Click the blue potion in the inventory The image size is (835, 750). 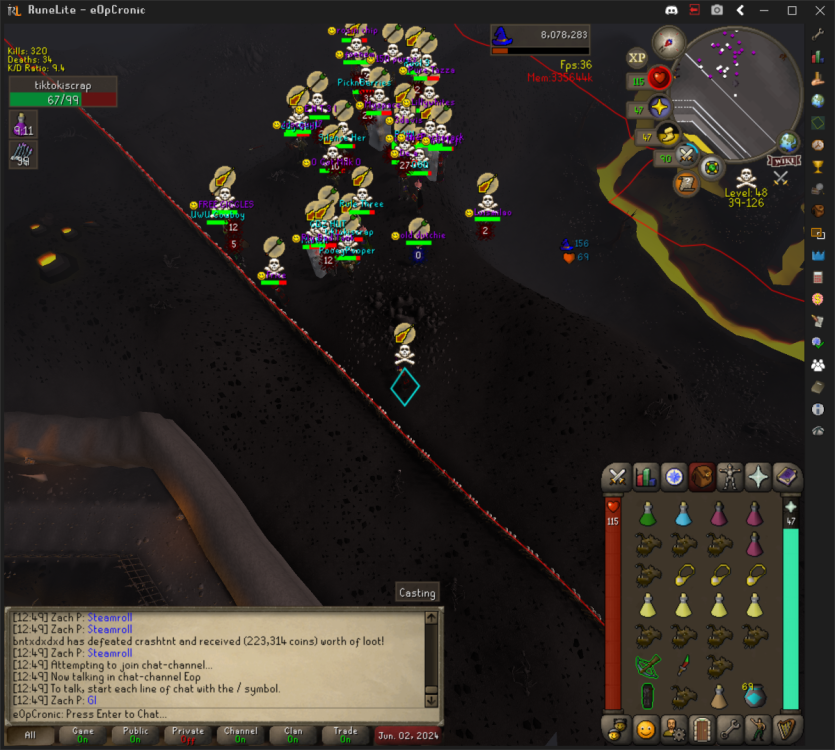(x=683, y=514)
